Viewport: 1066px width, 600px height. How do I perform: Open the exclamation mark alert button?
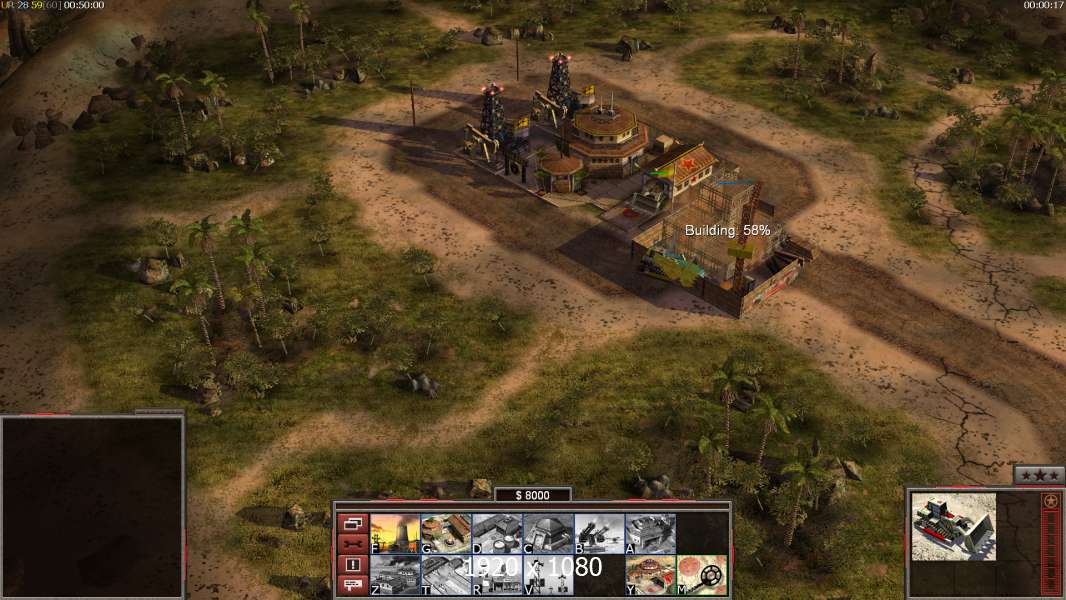click(x=352, y=565)
